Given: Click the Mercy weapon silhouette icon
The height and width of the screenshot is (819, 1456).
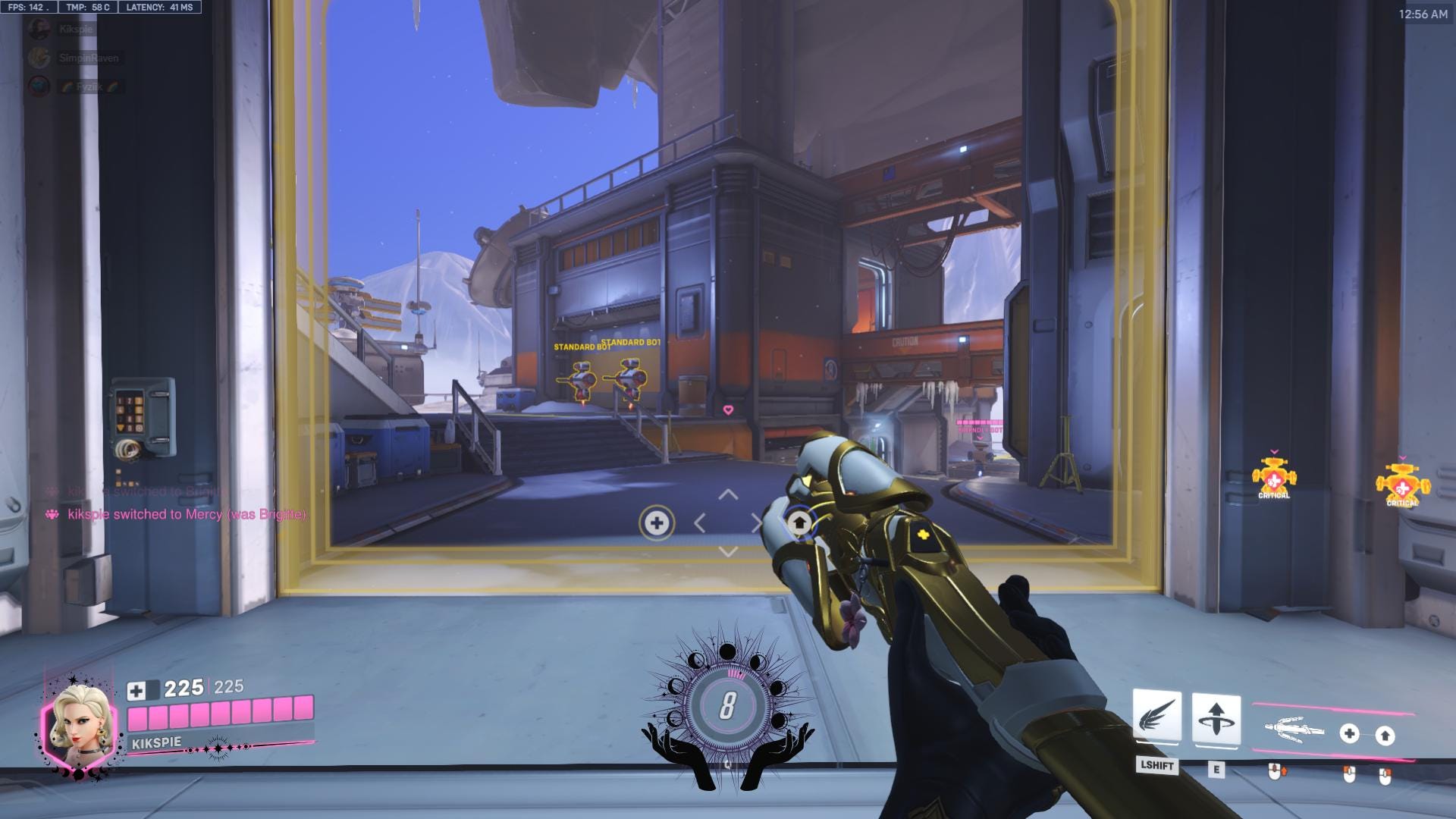Looking at the screenshot, I should click(x=1291, y=730).
